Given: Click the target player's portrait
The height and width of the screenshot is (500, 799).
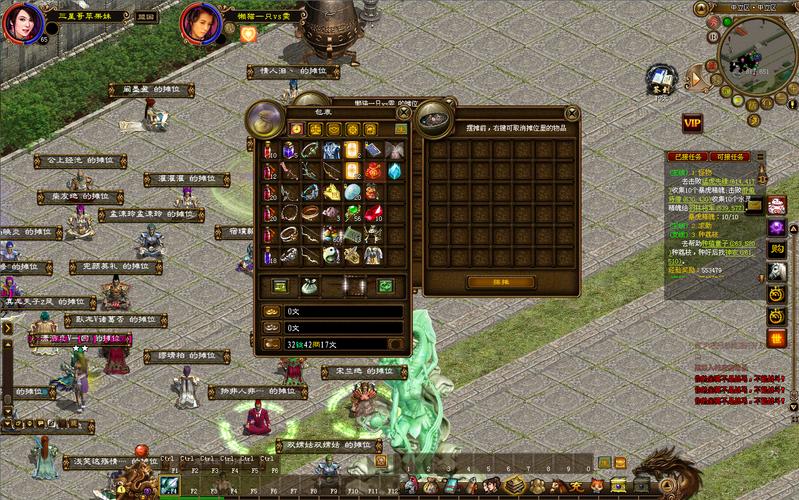Looking at the screenshot, I should (x=199, y=23).
